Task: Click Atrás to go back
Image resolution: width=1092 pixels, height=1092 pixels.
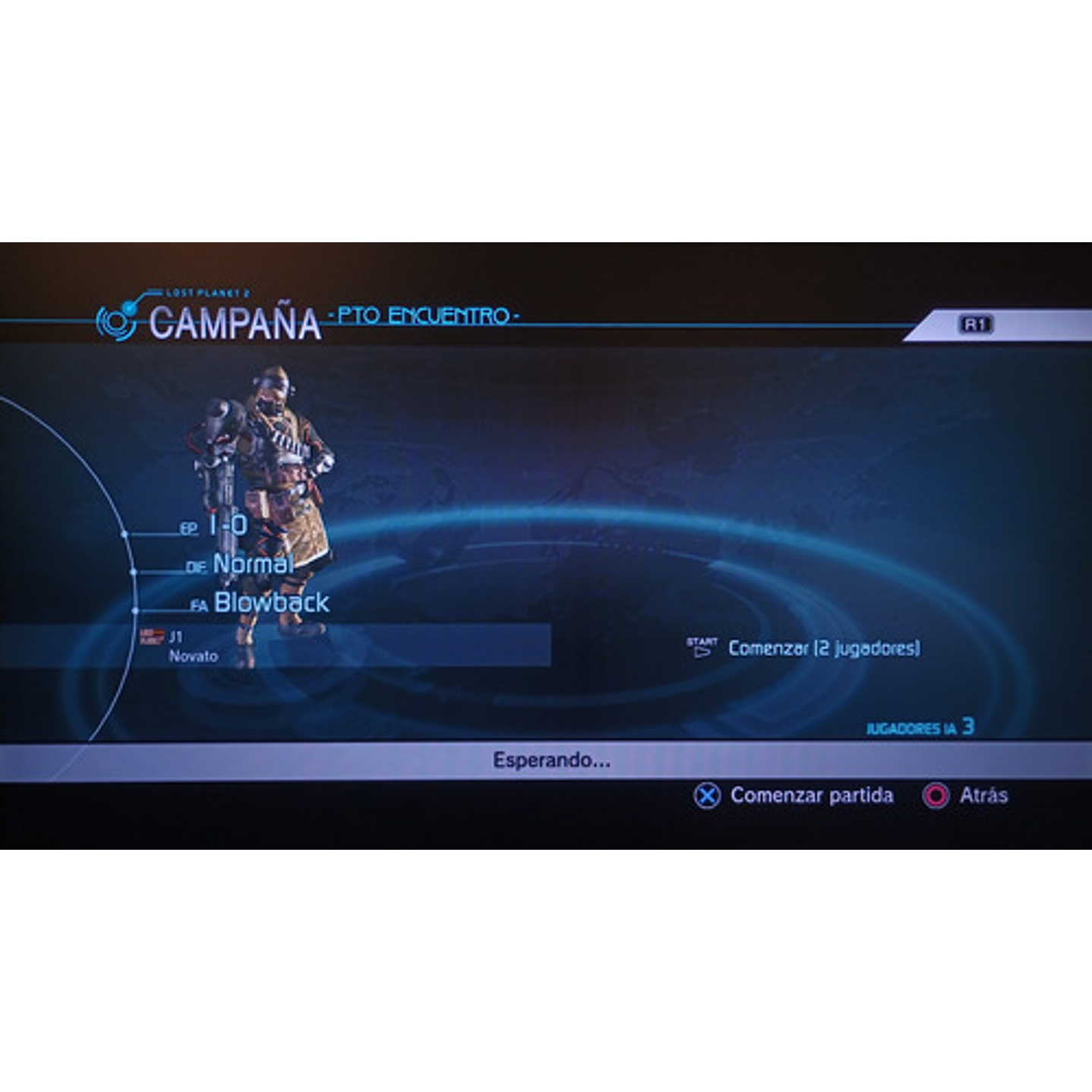Action: (x=983, y=796)
